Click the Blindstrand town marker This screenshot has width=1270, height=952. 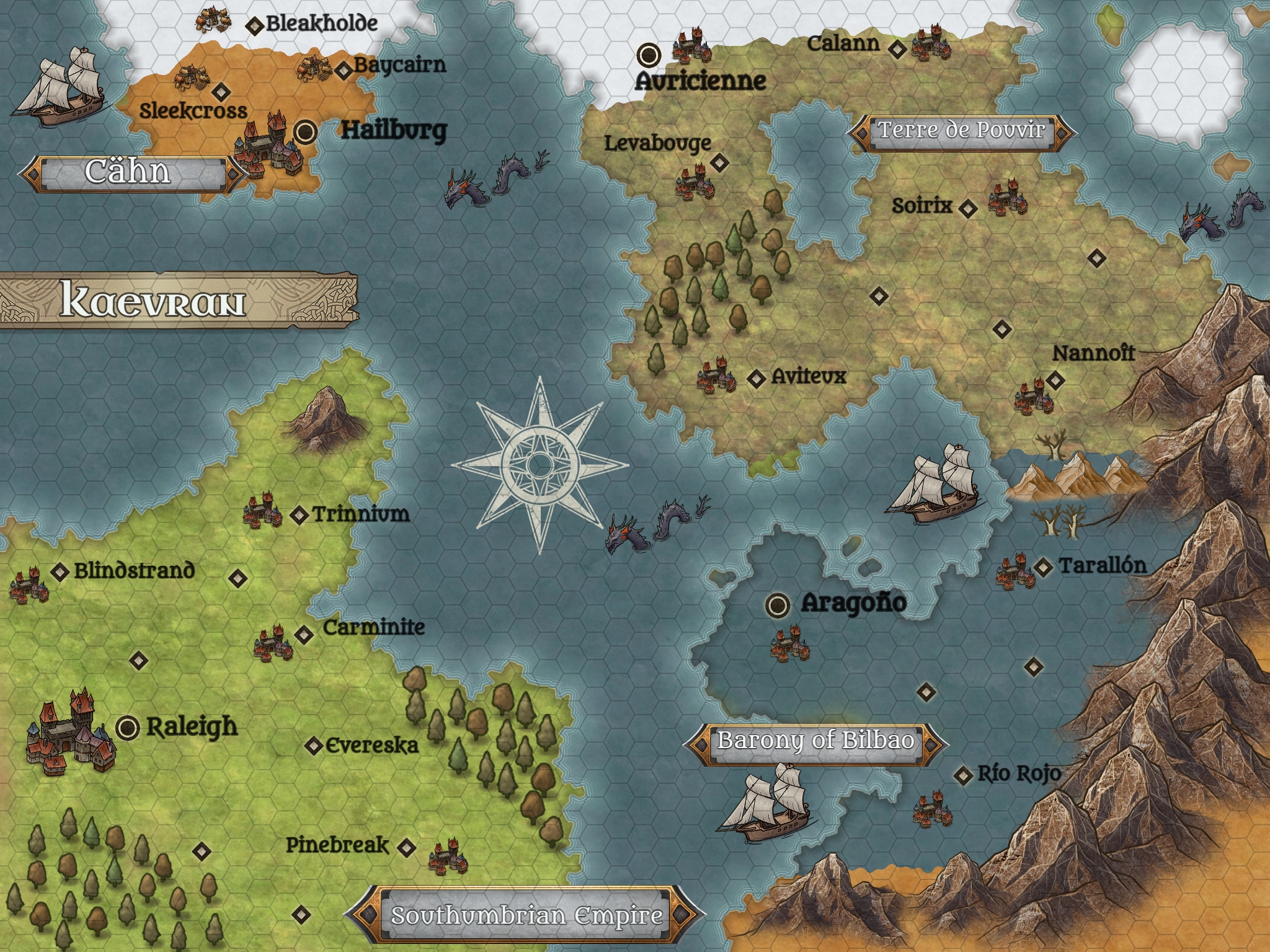[60, 572]
